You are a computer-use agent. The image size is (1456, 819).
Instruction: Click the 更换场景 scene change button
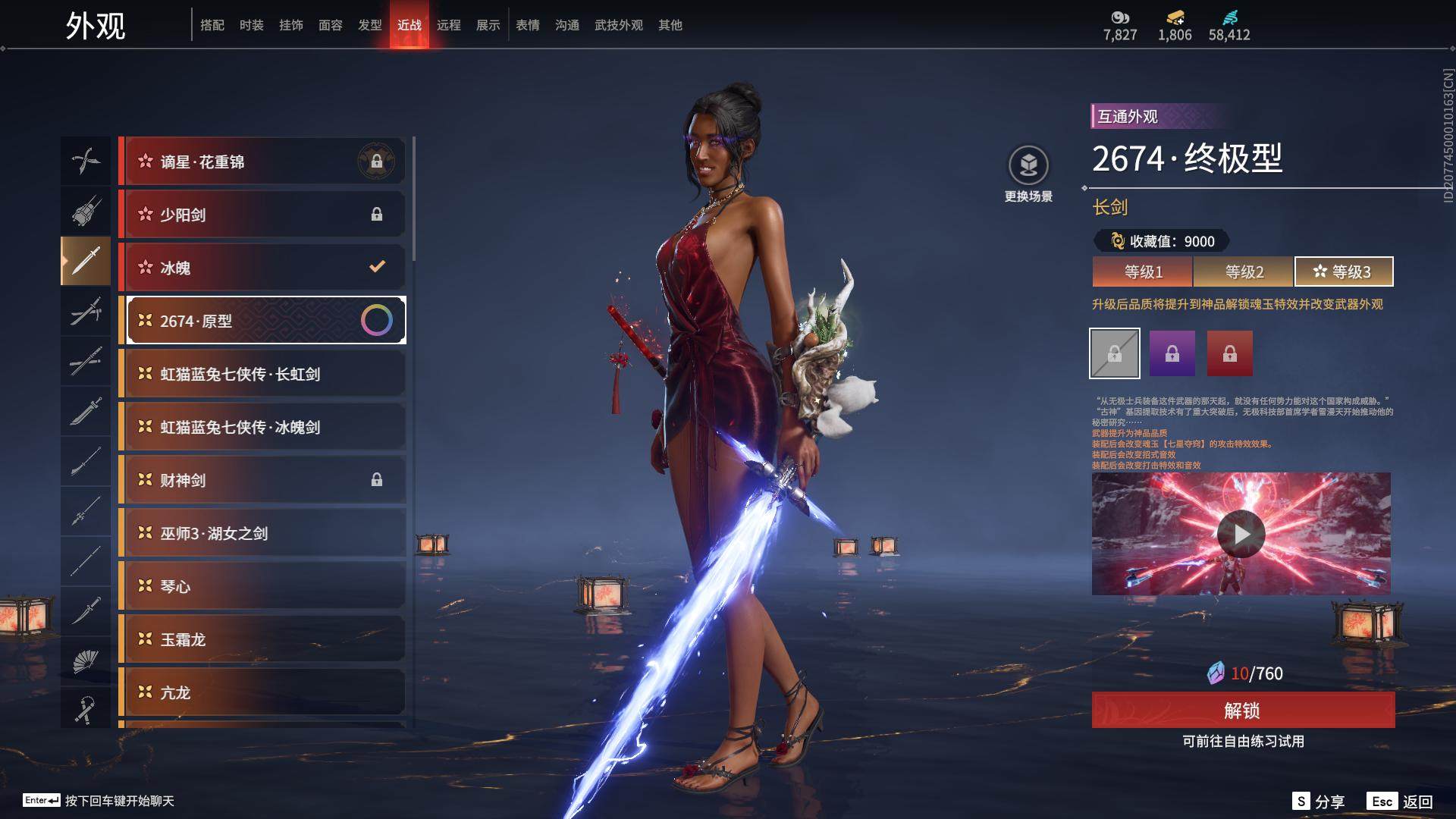(1028, 174)
